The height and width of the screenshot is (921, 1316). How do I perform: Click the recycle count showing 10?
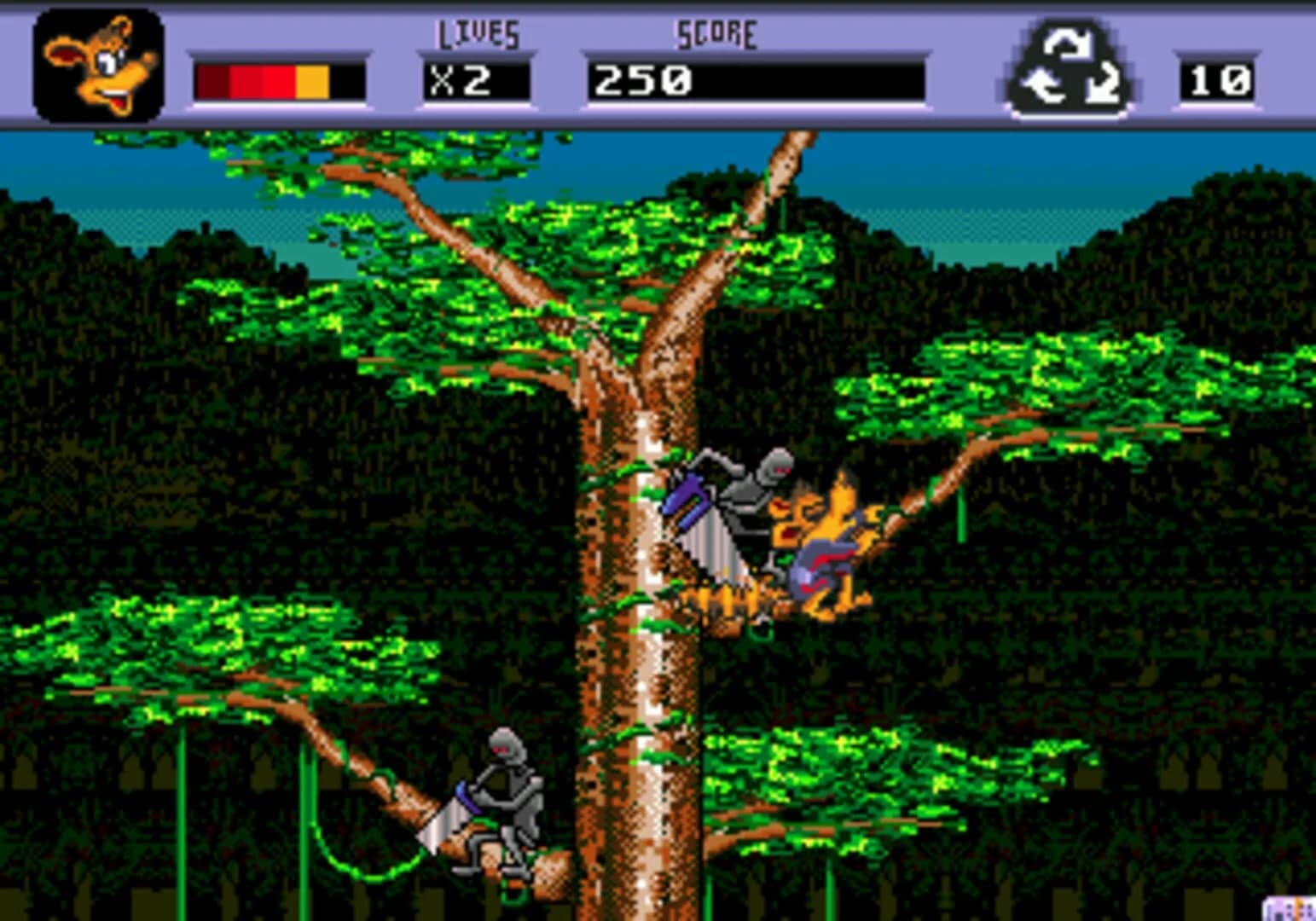click(x=1221, y=79)
